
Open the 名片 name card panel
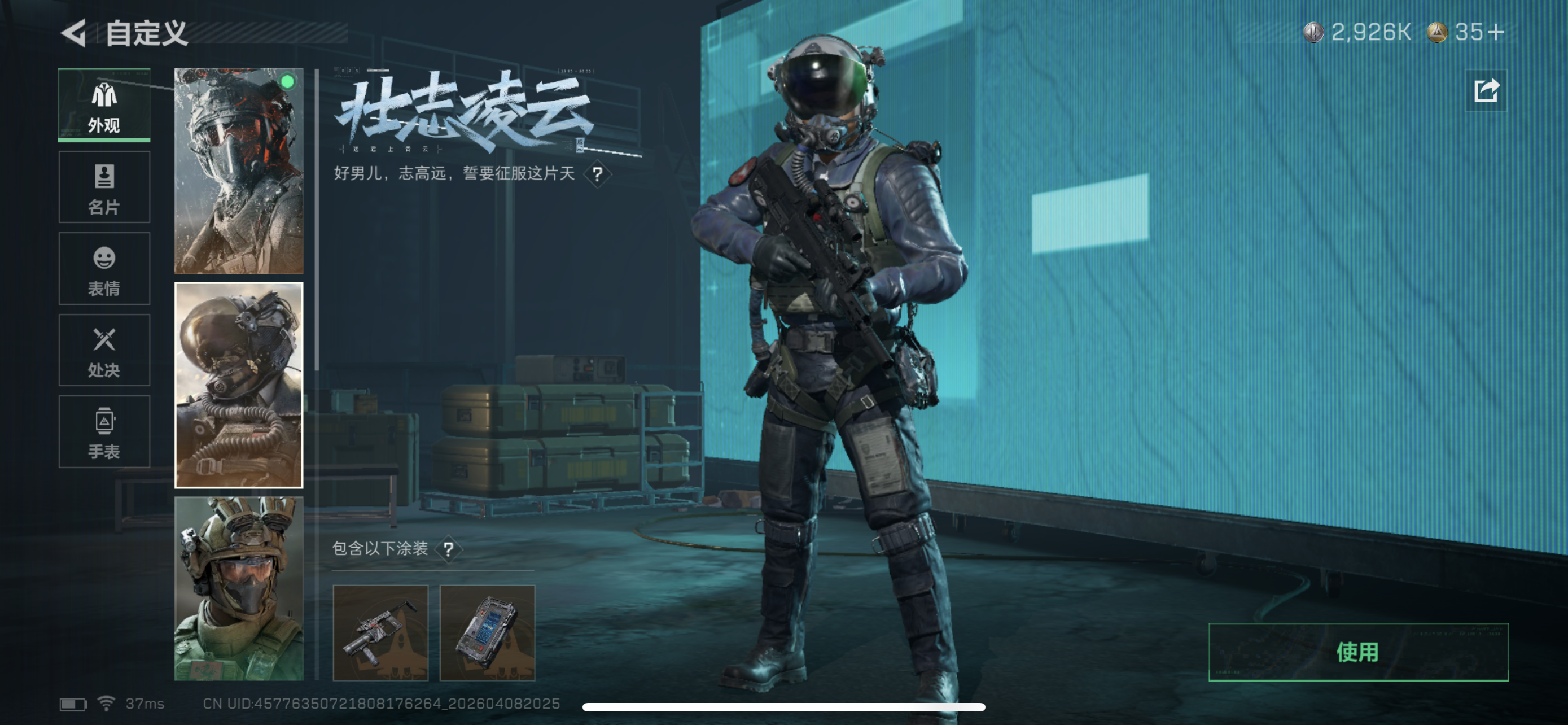click(103, 187)
